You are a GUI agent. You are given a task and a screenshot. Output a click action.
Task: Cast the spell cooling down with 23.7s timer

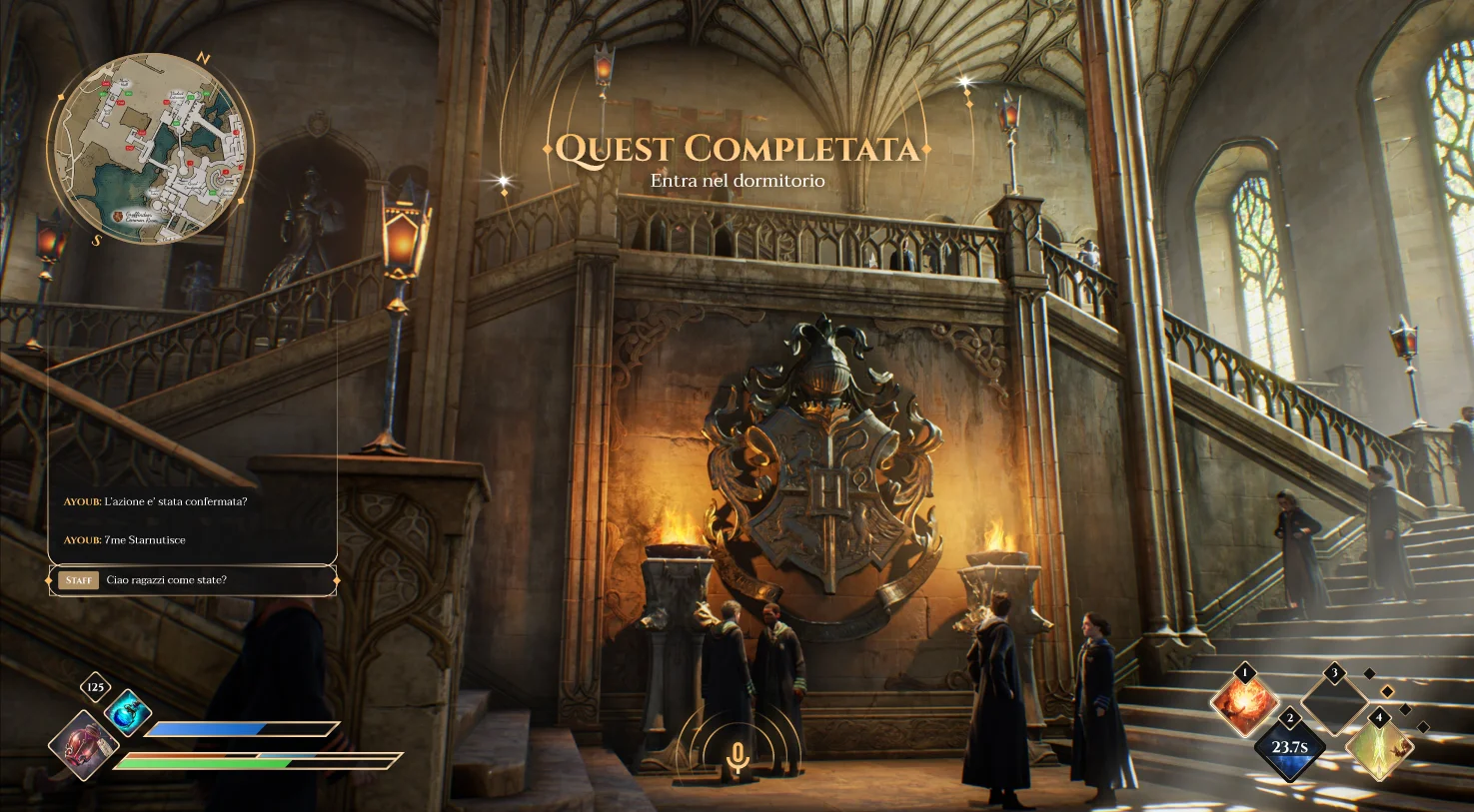[x=1289, y=748]
